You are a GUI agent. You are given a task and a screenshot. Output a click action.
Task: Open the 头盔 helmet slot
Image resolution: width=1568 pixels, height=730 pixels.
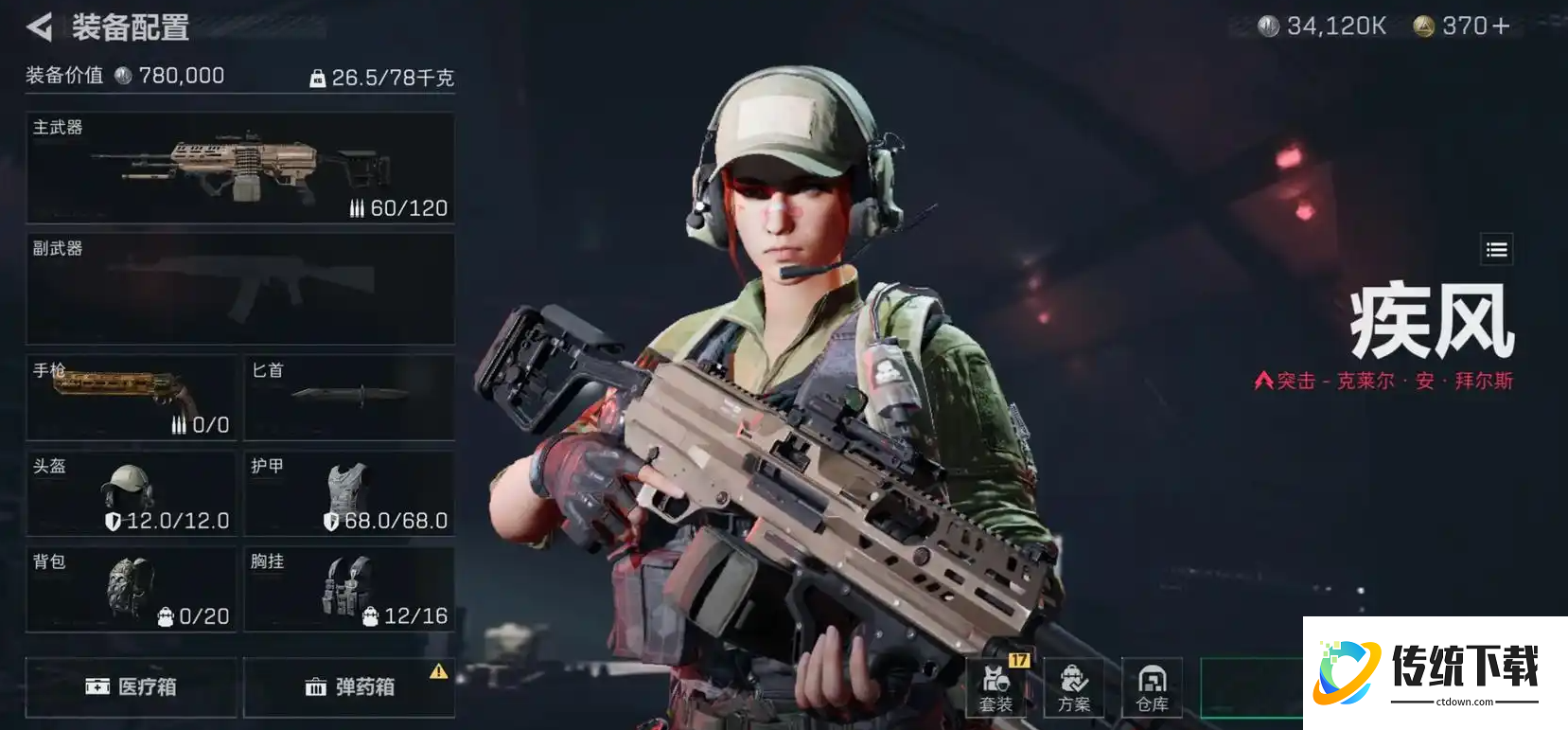(132, 493)
